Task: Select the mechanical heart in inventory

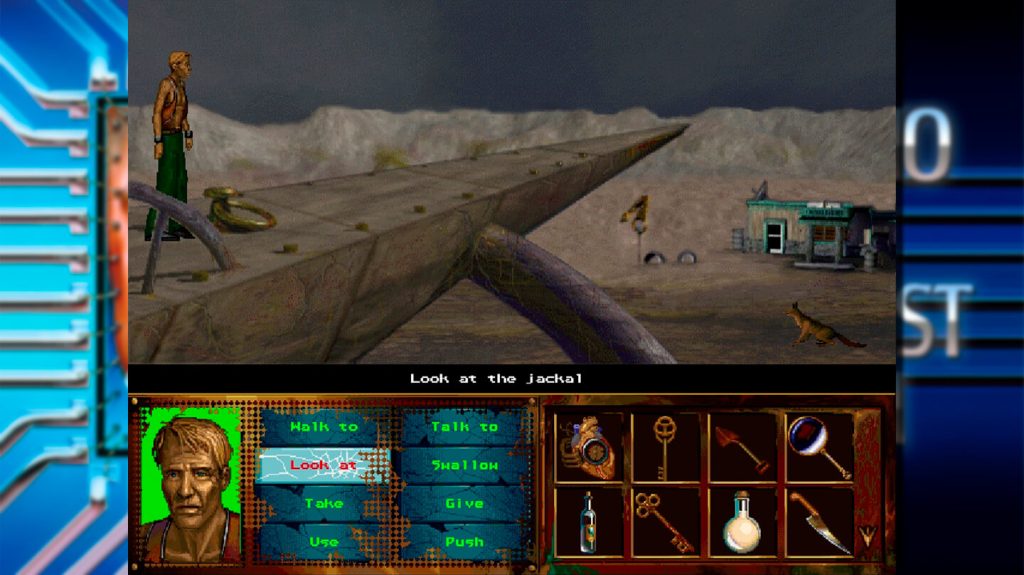Action: click(589, 446)
